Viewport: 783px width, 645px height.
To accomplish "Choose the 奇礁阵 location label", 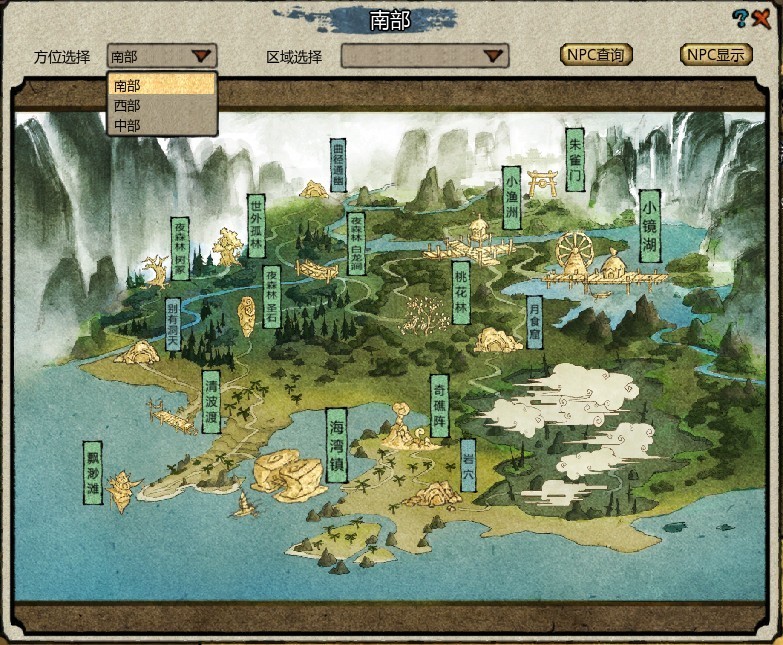I will tap(438, 406).
